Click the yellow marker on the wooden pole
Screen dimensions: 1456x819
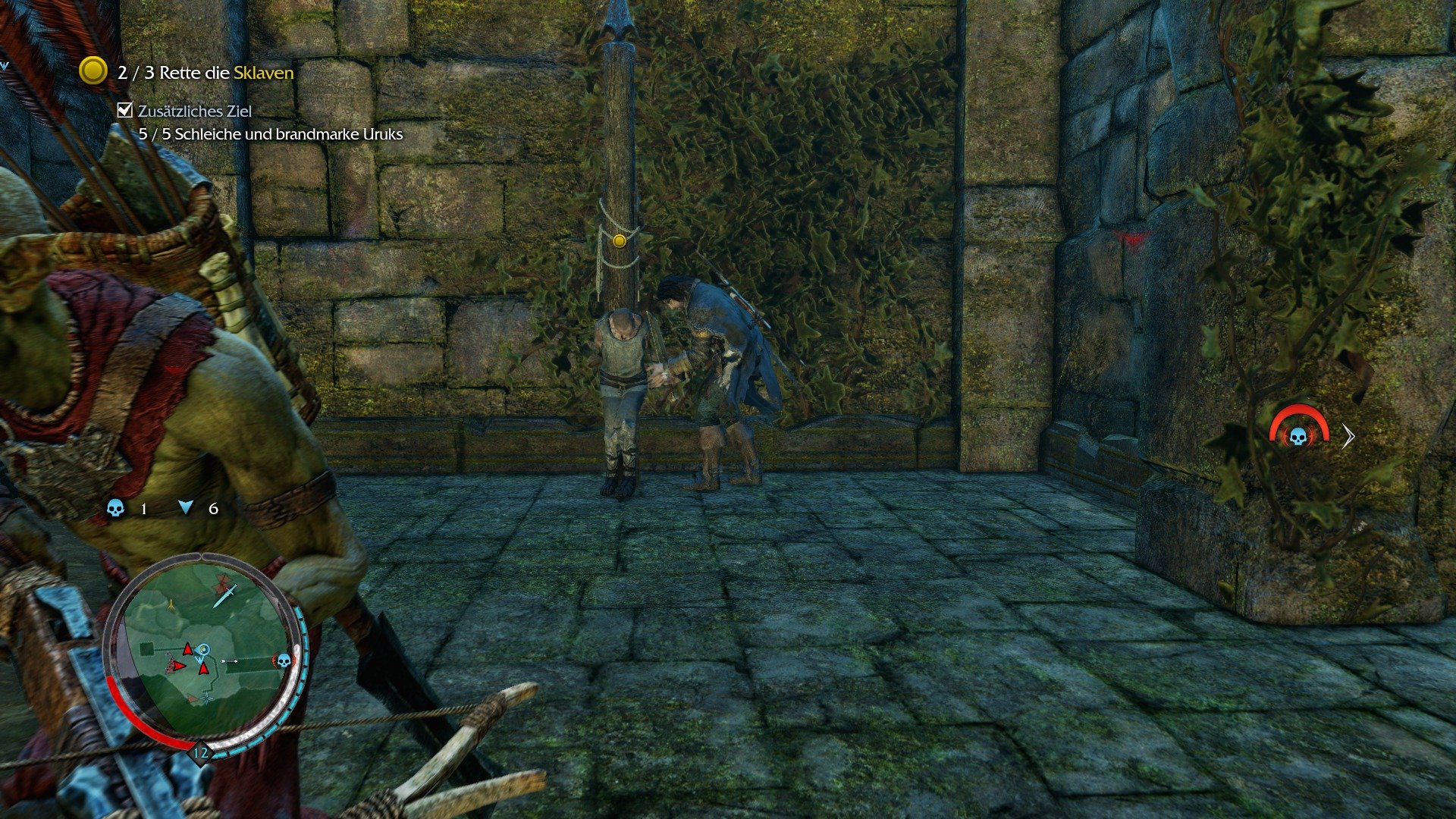tap(619, 241)
